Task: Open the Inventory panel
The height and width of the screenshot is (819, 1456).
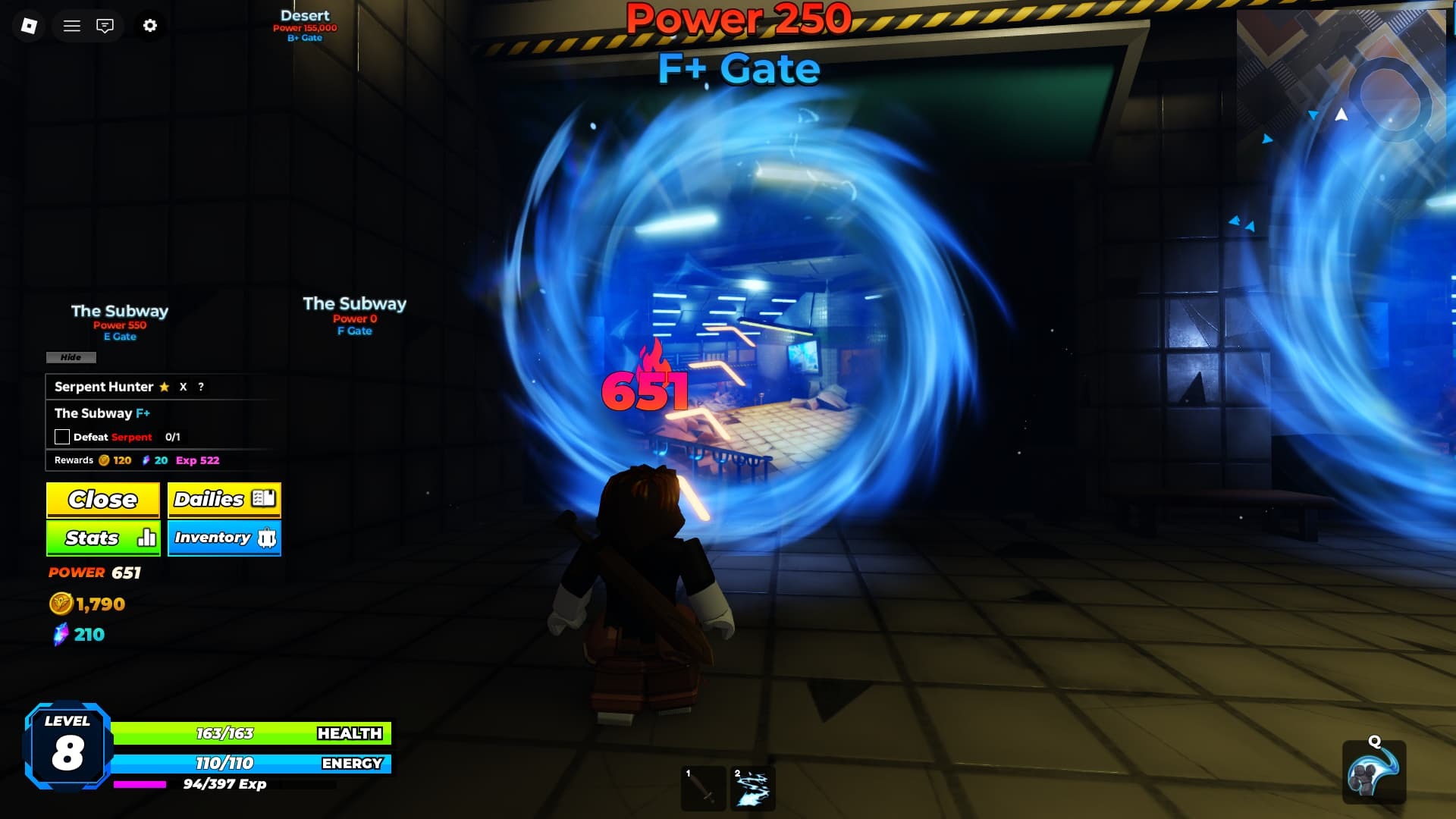Action: [x=224, y=538]
